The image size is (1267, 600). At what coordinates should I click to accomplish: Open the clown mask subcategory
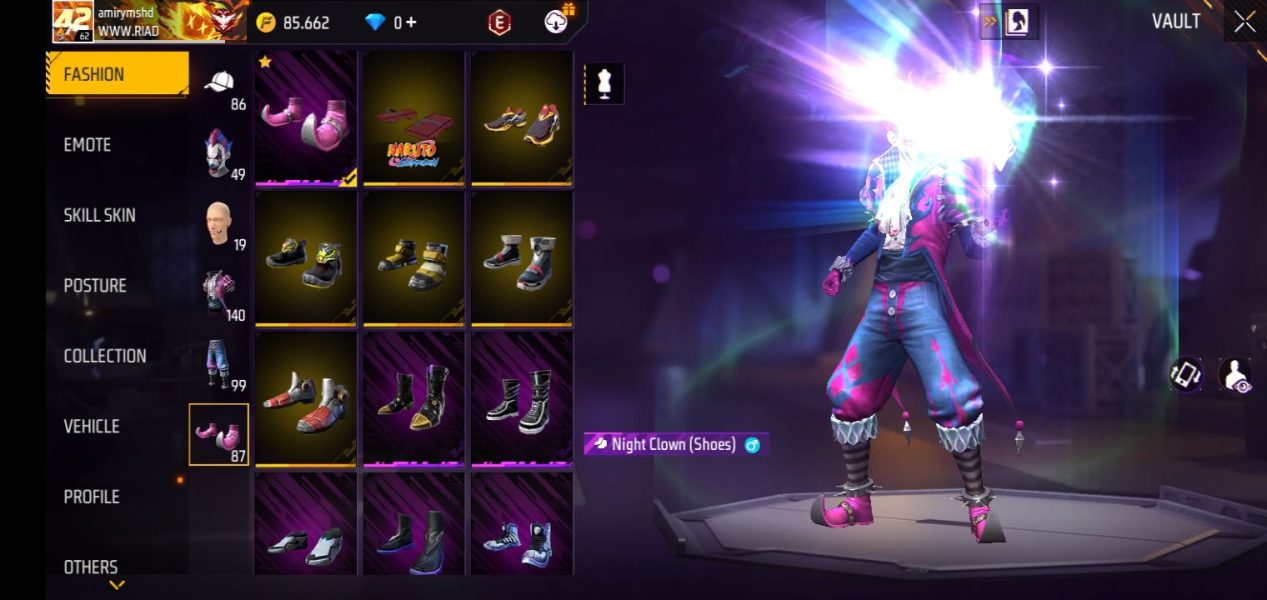pos(219,153)
